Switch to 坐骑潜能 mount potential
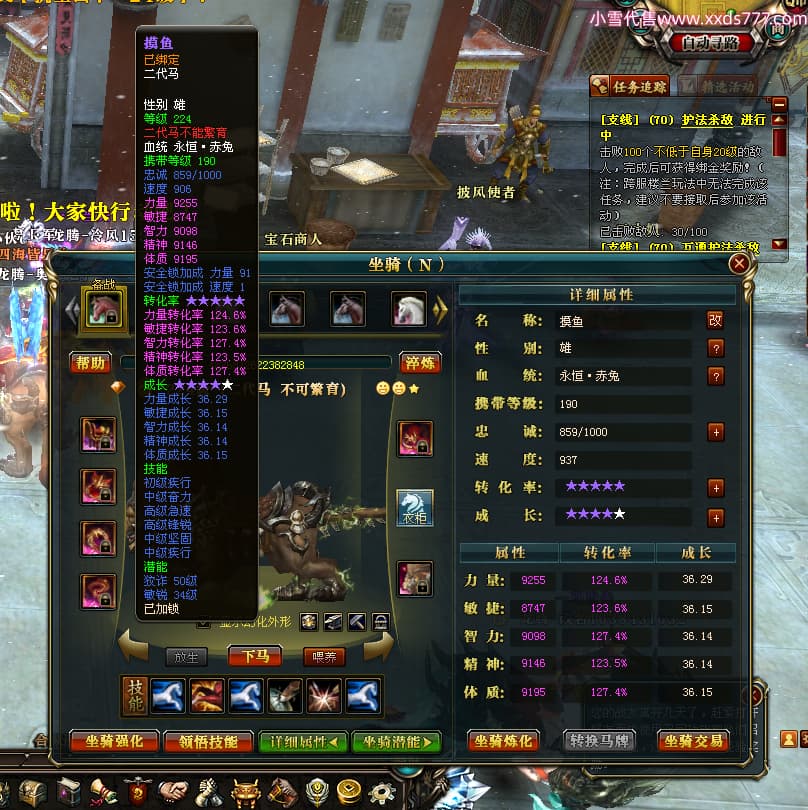The image size is (808, 810). (396, 741)
